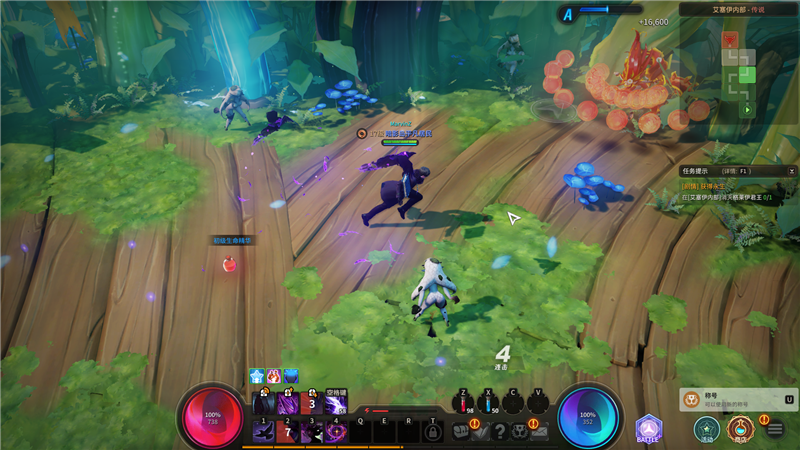Activate the purple slash skill above slot 2
Viewport: 800px width, 450px height.
coord(288,404)
